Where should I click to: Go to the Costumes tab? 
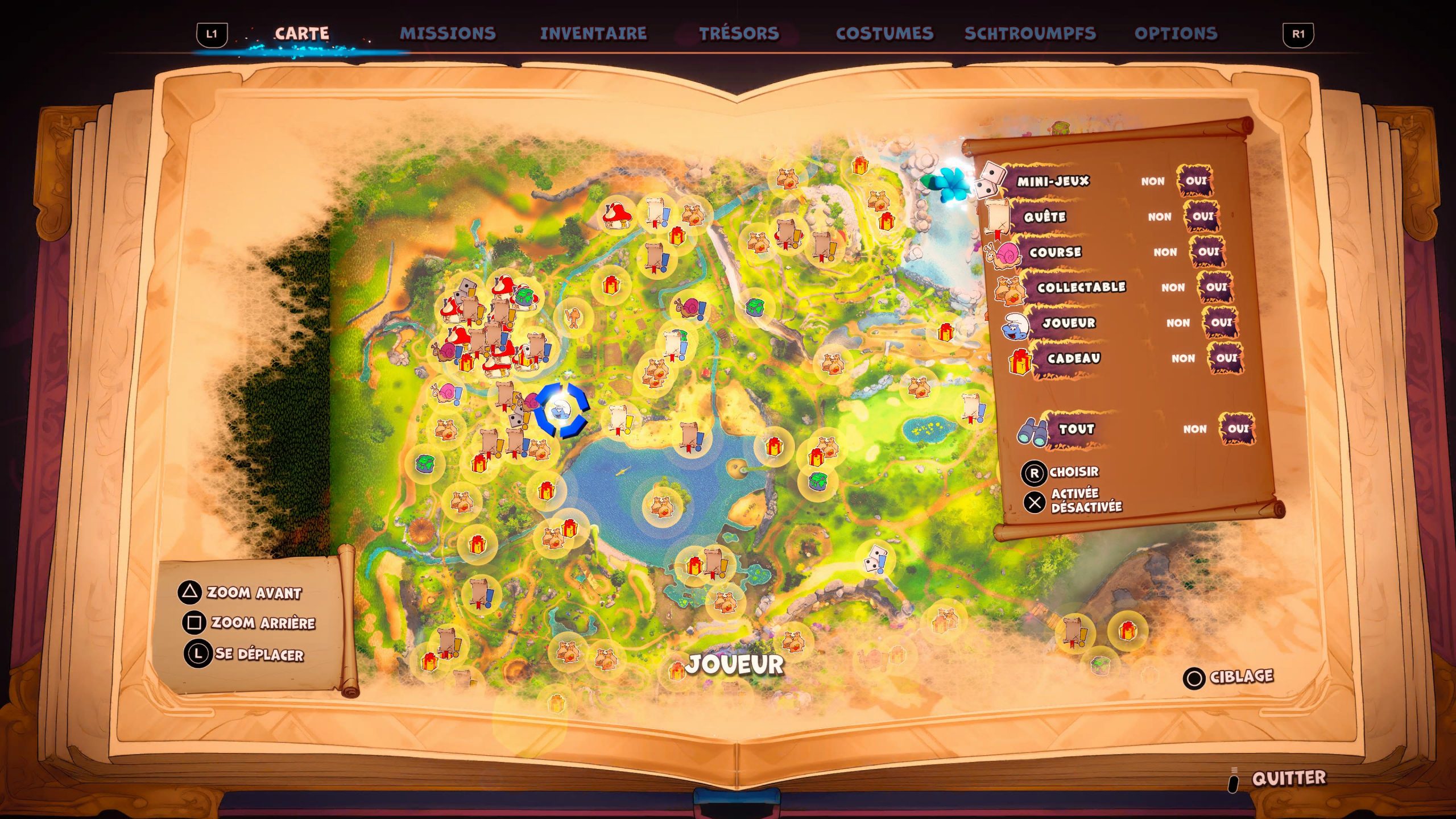click(x=884, y=34)
